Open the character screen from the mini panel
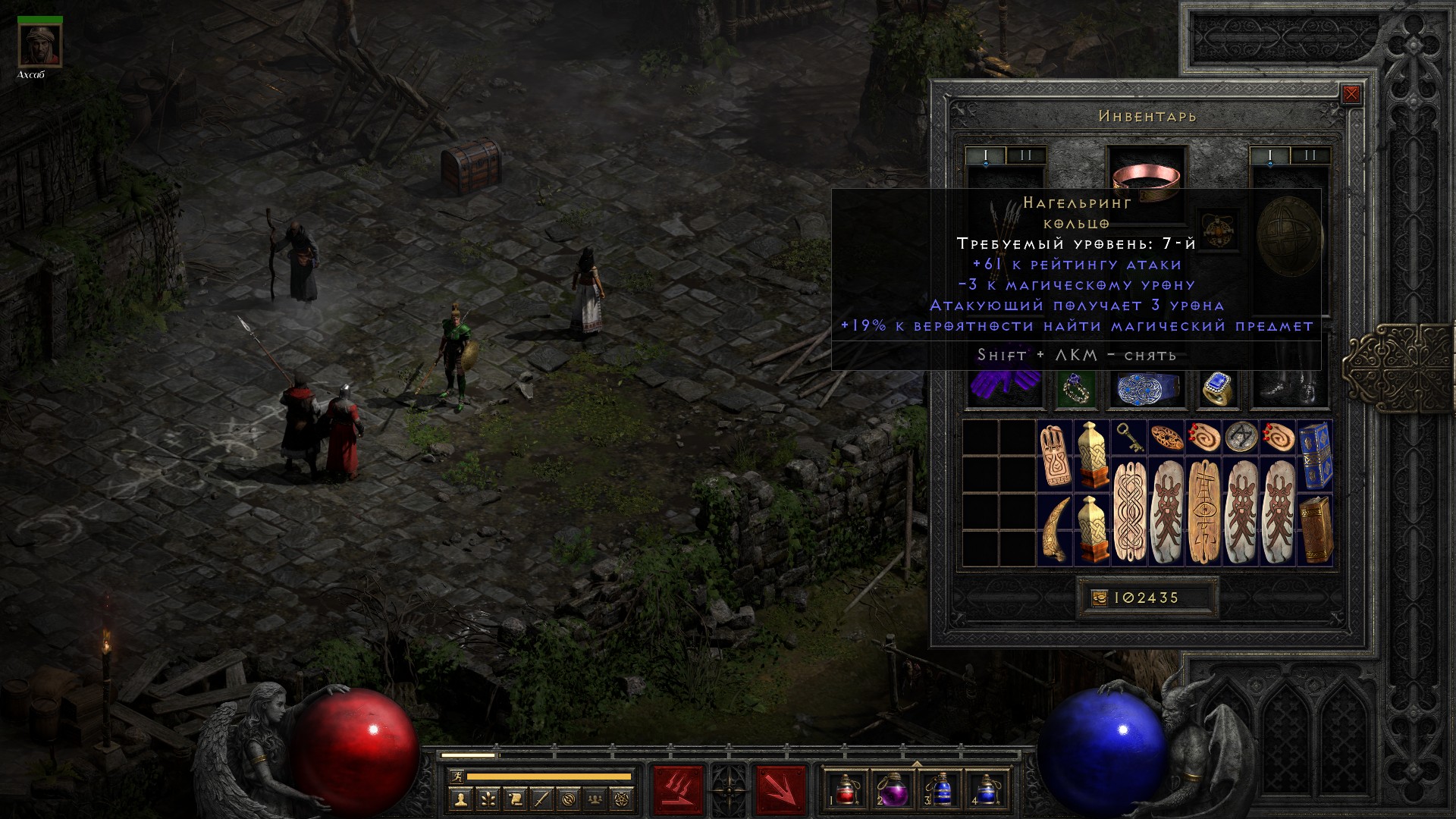Viewport: 1456px width, 819px height. tap(461, 799)
